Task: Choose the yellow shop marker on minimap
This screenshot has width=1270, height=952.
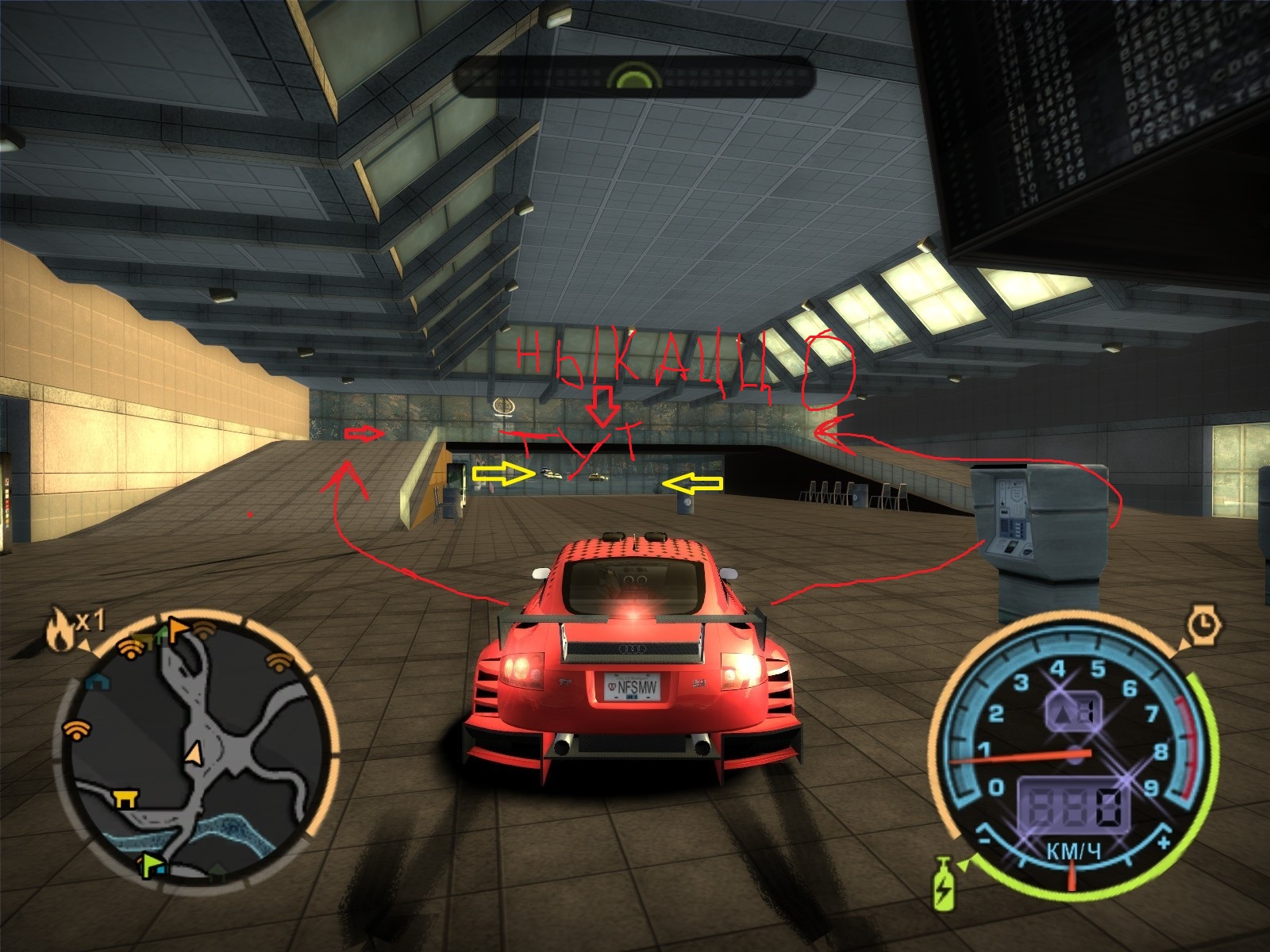Action: click(x=124, y=797)
